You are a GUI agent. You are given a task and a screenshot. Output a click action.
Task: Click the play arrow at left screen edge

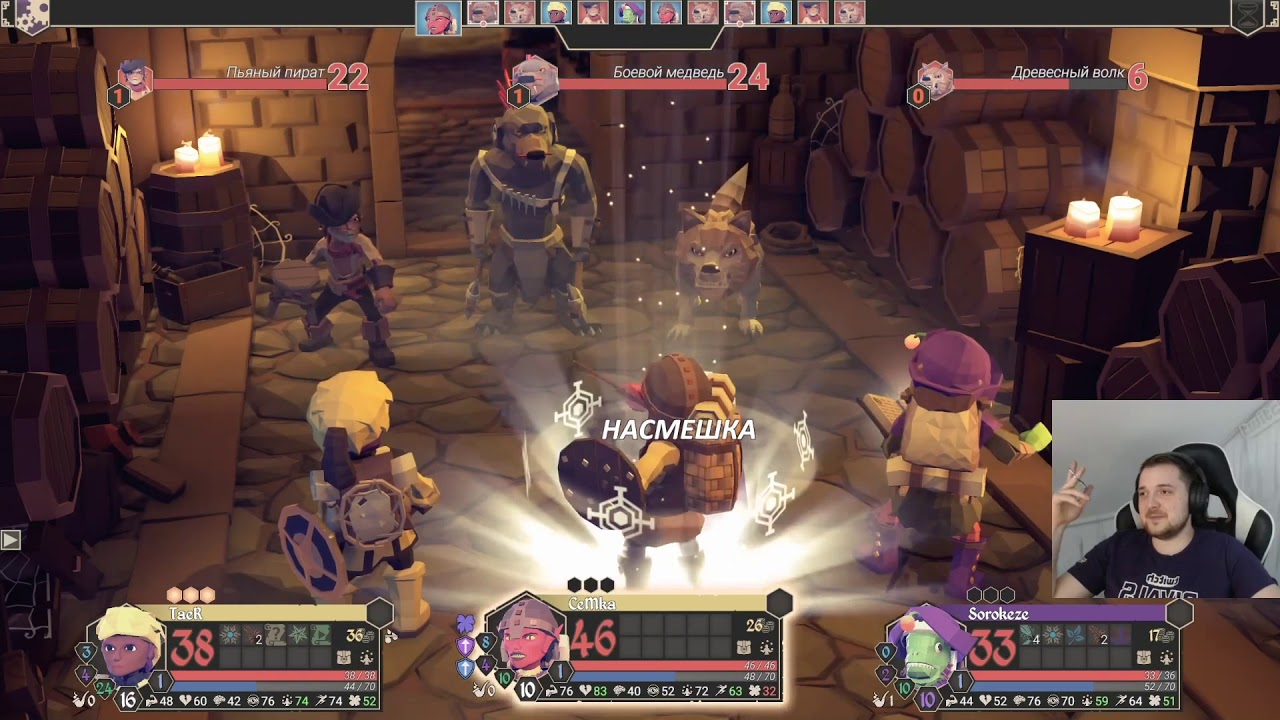10,540
